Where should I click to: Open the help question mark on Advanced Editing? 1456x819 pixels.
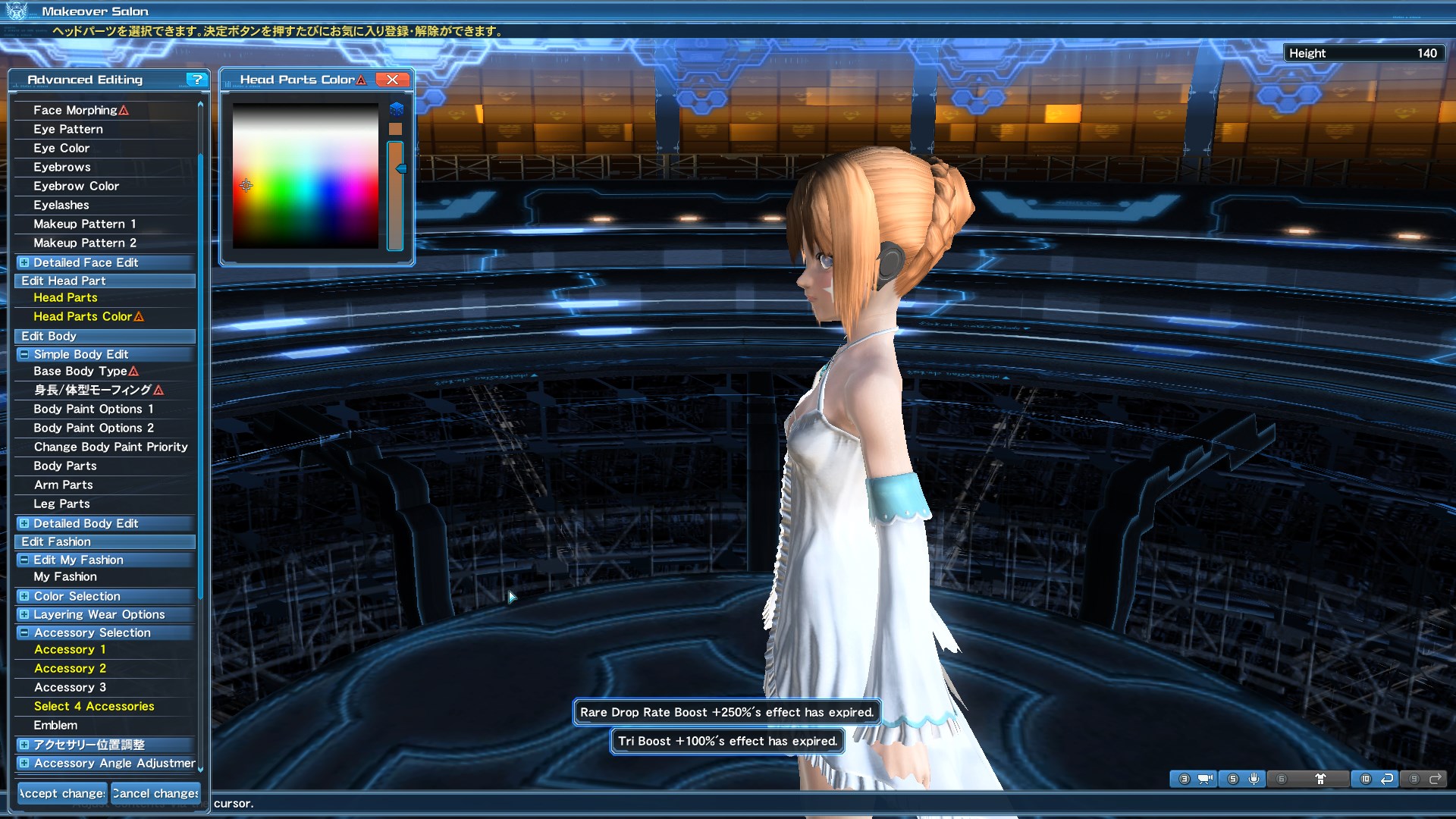[196, 80]
